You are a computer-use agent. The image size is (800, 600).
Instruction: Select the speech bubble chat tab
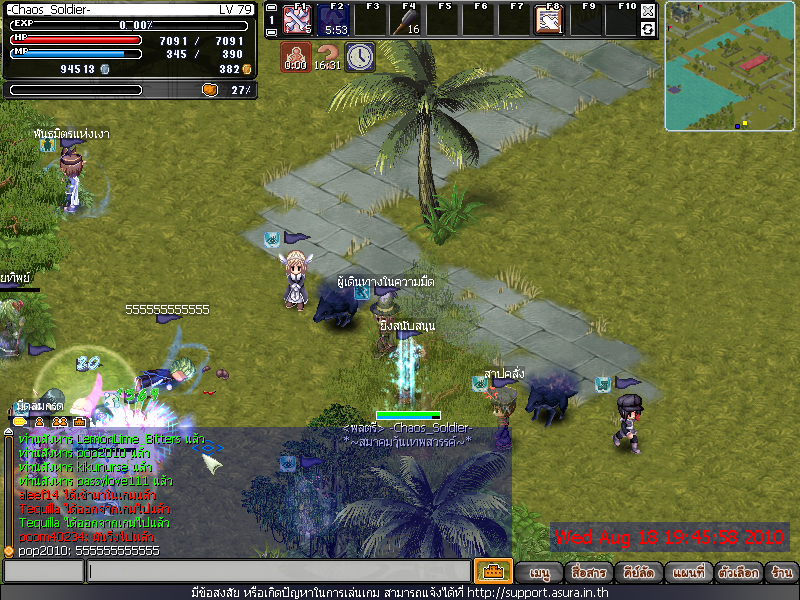point(20,422)
